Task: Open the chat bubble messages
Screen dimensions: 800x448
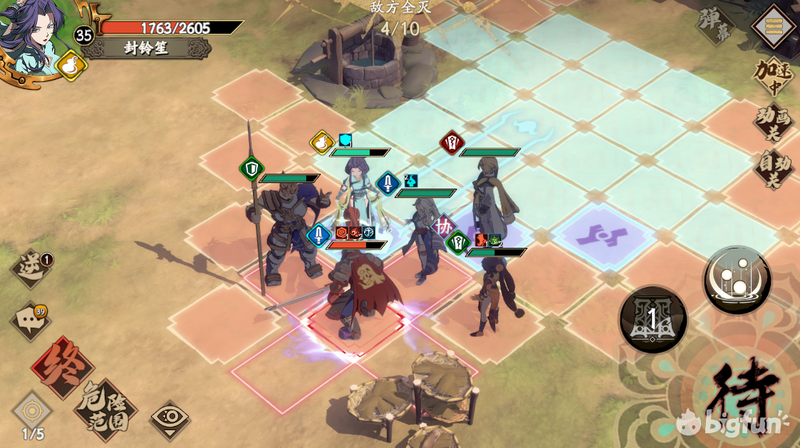Action: coord(30,320)
